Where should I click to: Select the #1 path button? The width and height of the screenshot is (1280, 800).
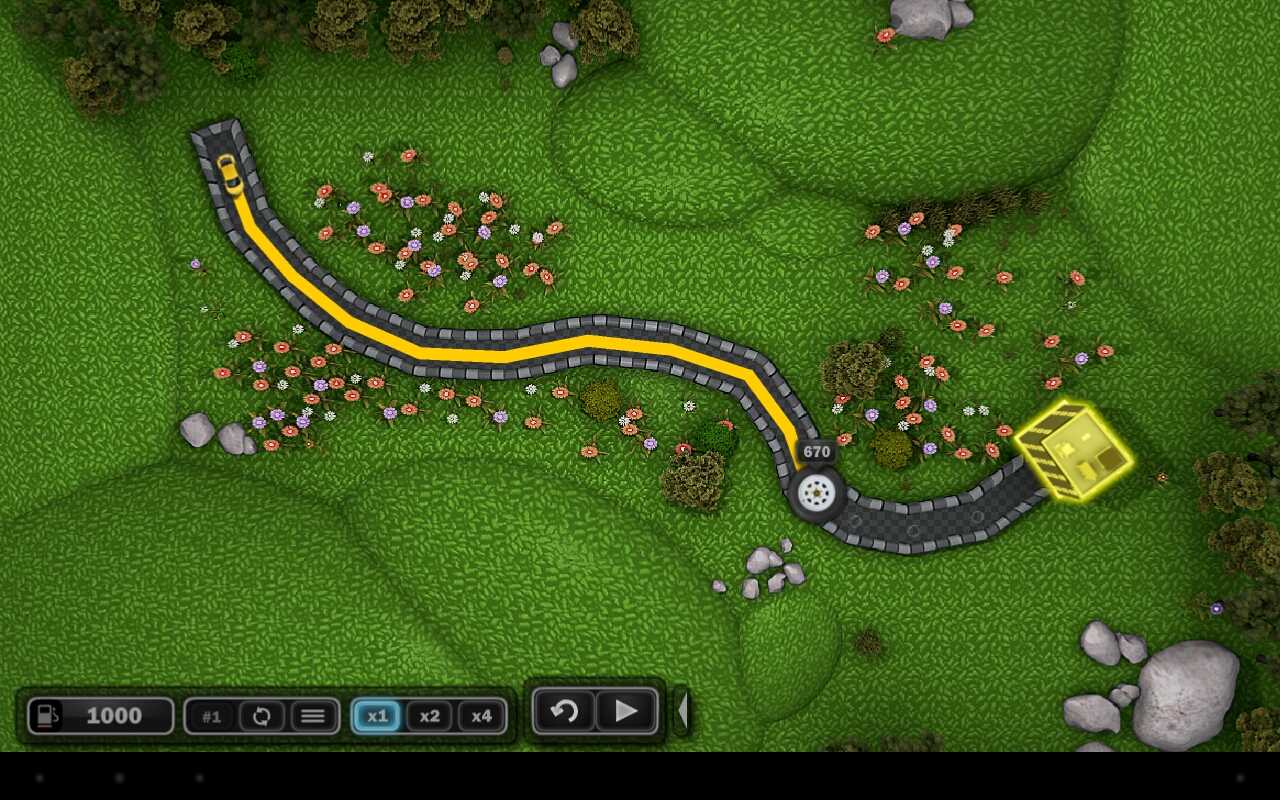211,716
